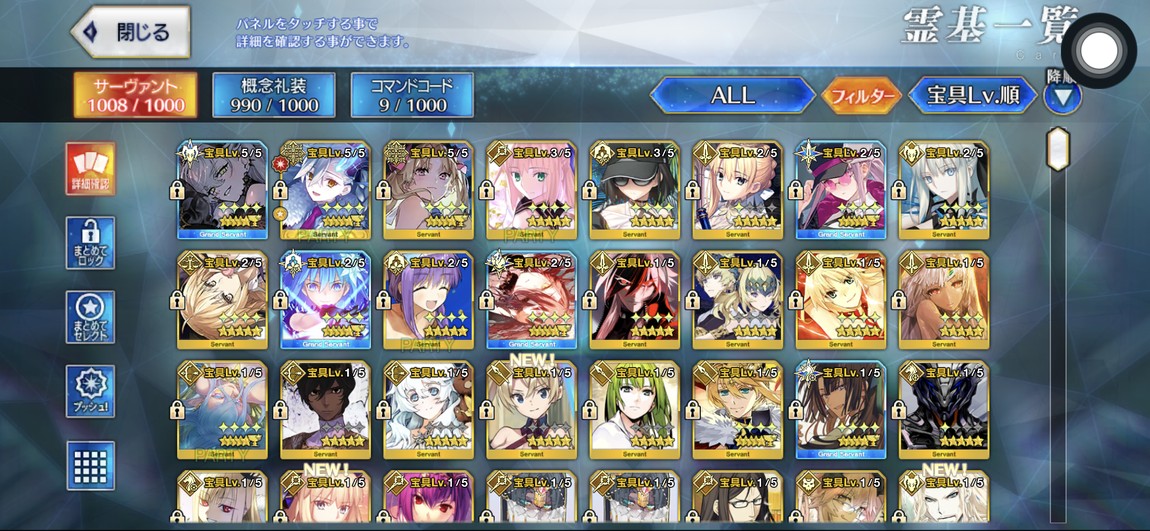The width and height of the screenshot is (1150, 531).
Task: Toggle the descending sort arrow button
Action: coord(1062,96)
